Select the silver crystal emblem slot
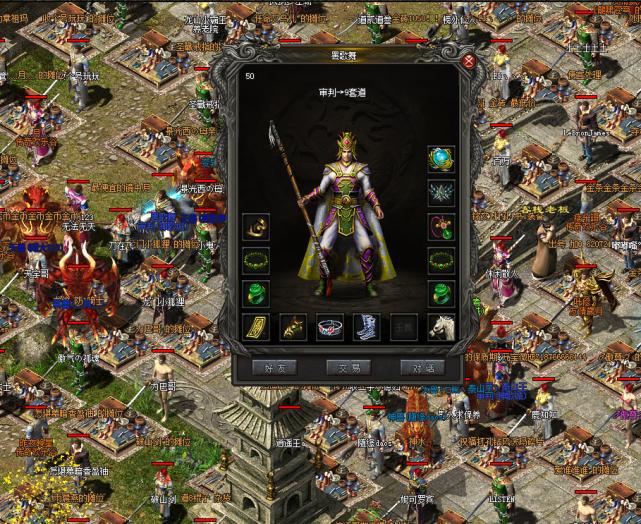641x524 pixels. pyautogui.click(x=440, y=194)
